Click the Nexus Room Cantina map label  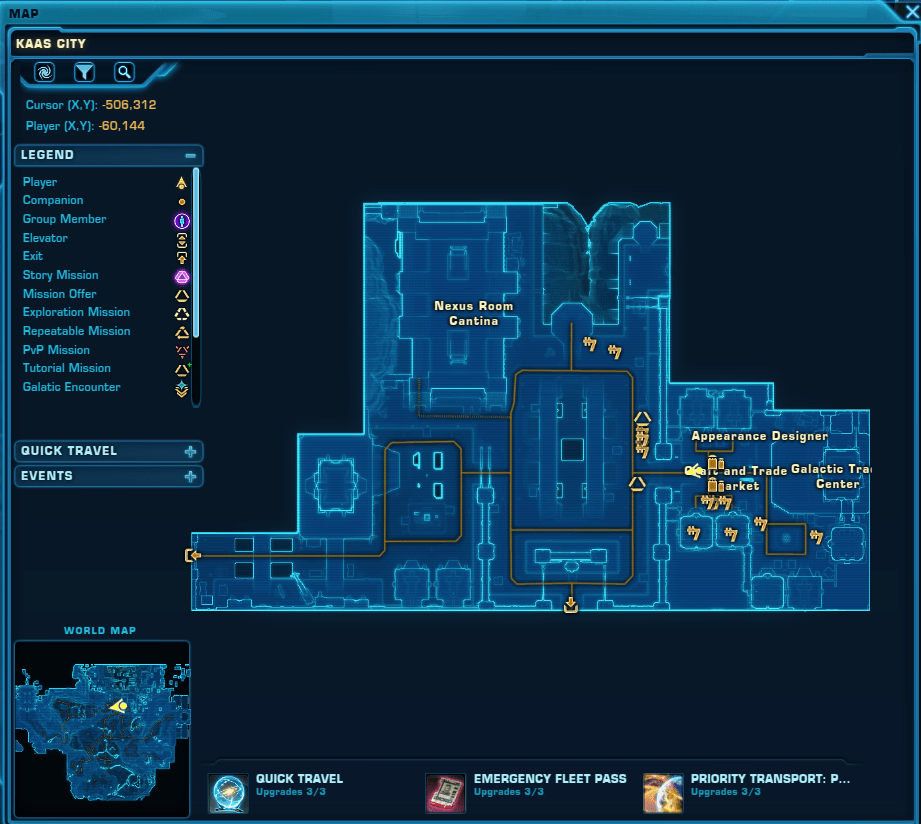[x=473, y=313]
